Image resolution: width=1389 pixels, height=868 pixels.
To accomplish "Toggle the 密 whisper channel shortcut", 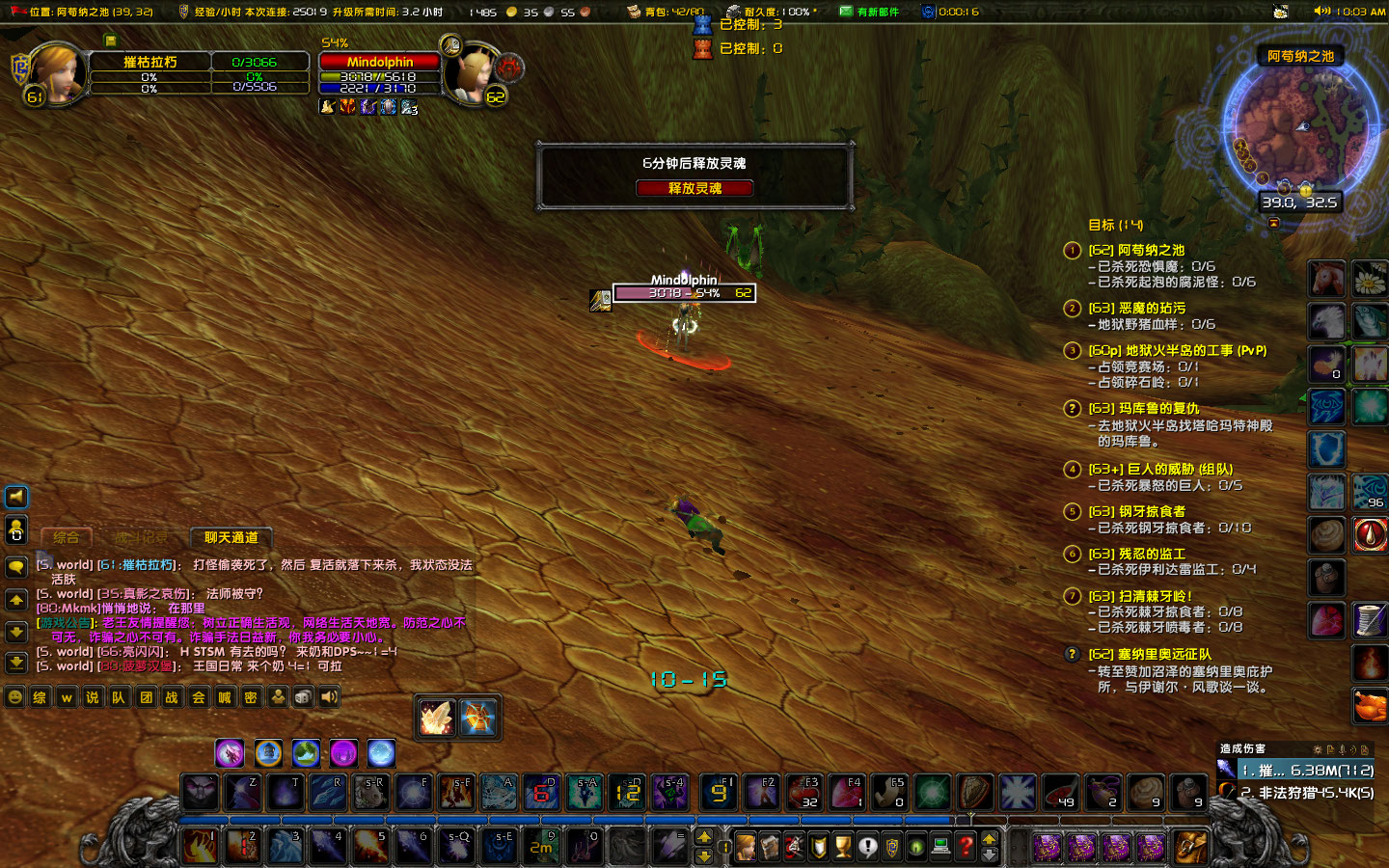I will pos(251,696).
